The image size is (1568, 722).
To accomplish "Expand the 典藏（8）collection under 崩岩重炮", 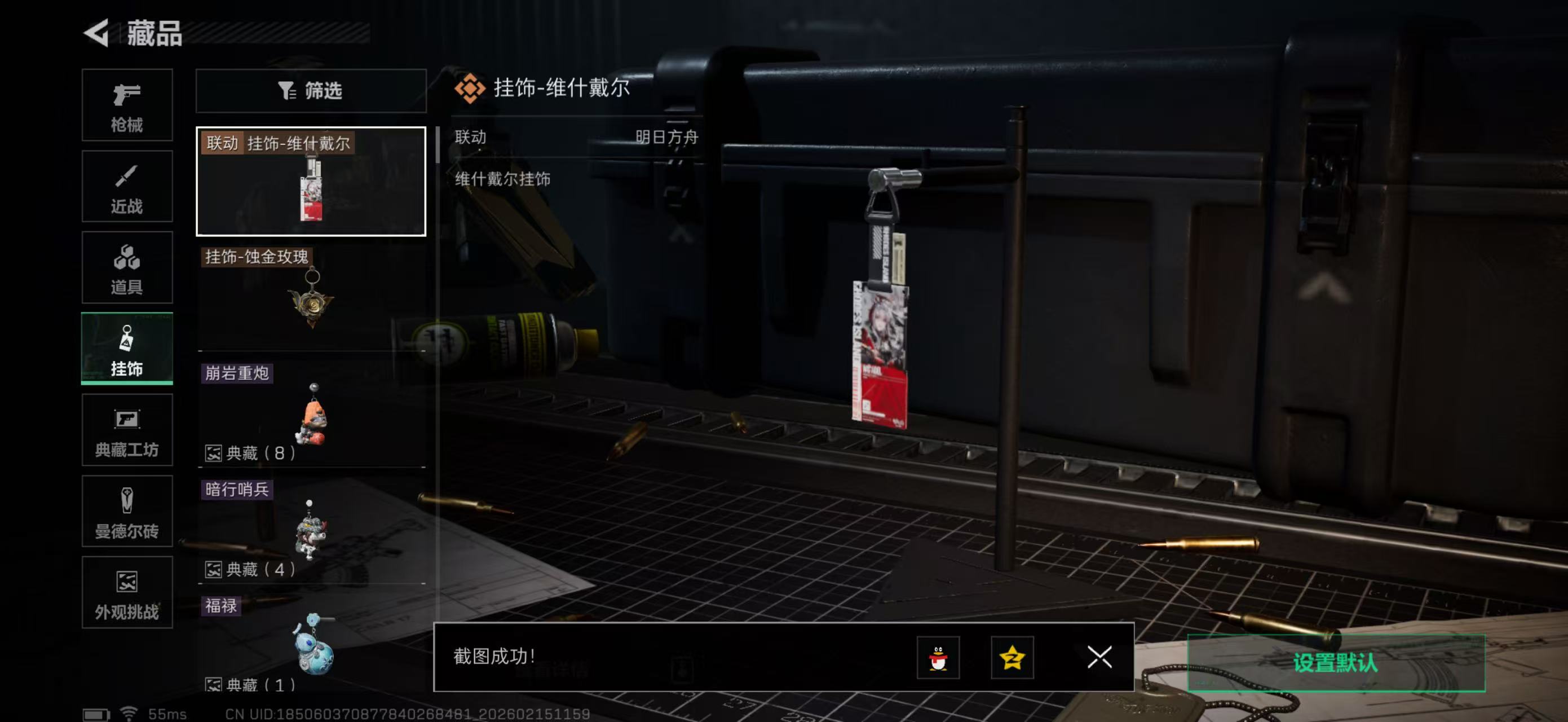I will click(x=250, y=453).
